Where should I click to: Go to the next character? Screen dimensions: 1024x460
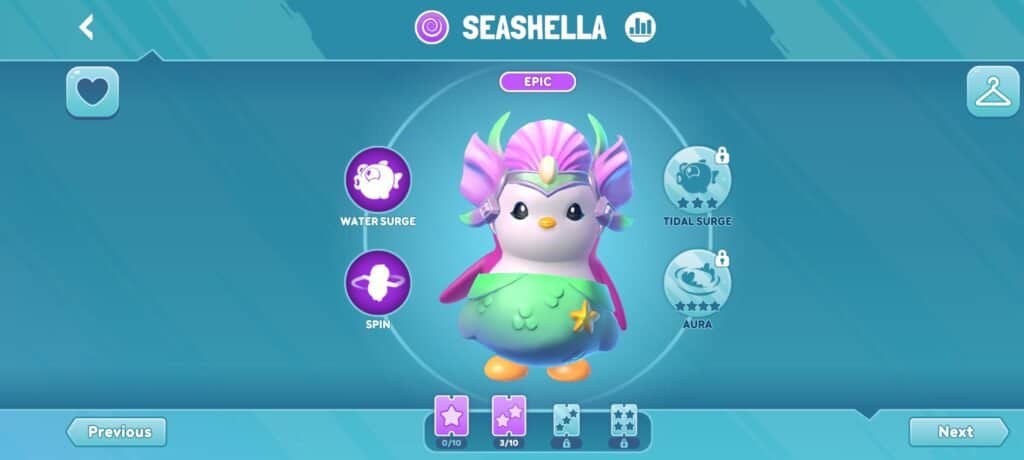click(957, 432)
